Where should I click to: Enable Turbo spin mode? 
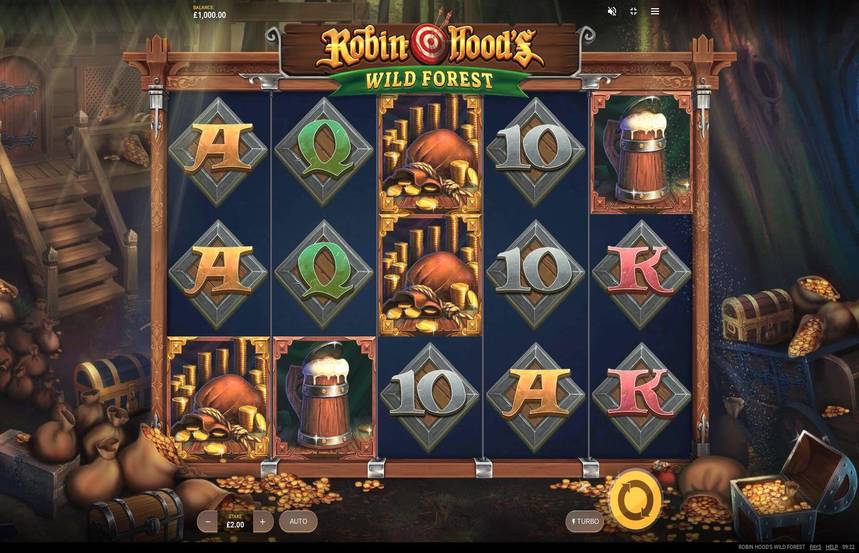click(x=584, y=521)
